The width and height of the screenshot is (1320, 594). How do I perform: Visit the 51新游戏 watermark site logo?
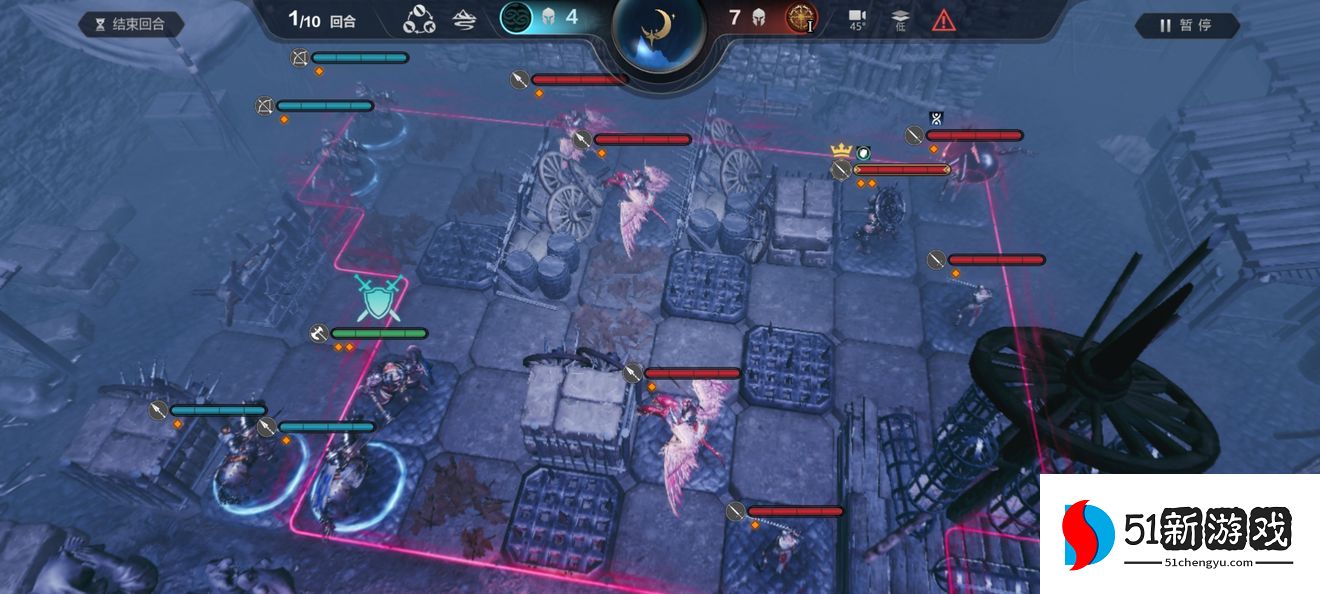1178,533
